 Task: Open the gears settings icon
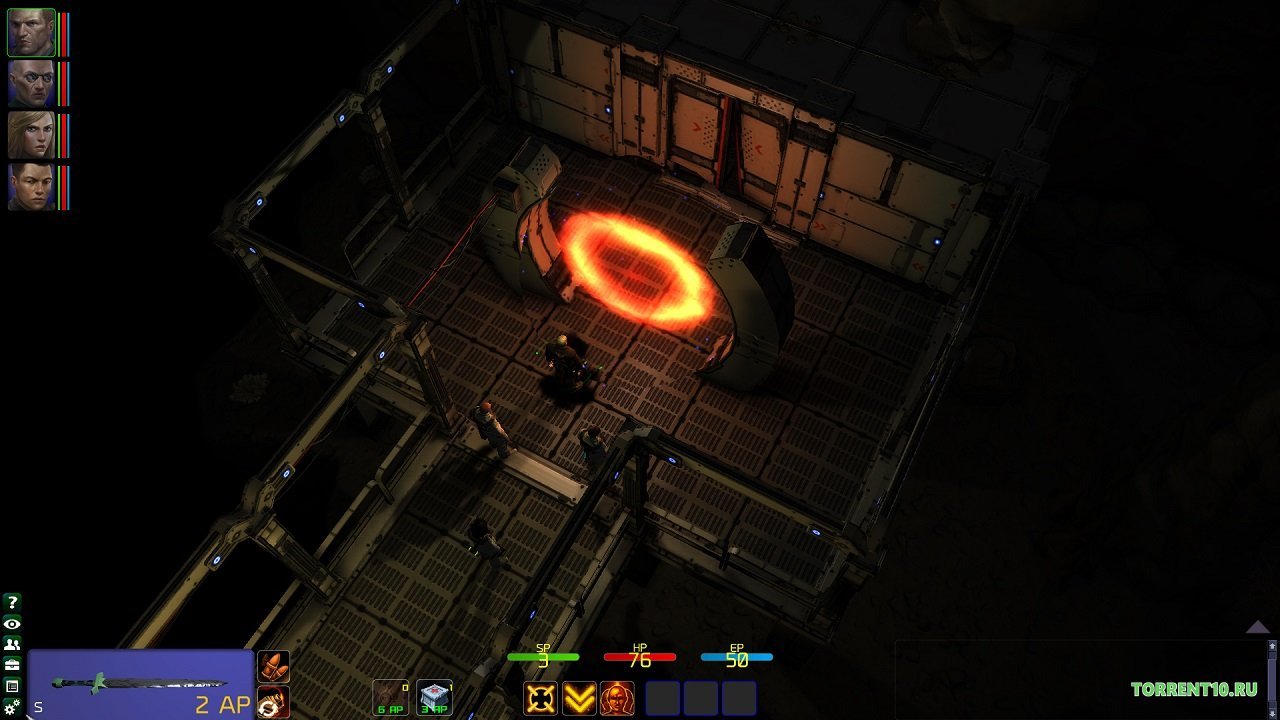pyautogui.click(x=12, y=707)
